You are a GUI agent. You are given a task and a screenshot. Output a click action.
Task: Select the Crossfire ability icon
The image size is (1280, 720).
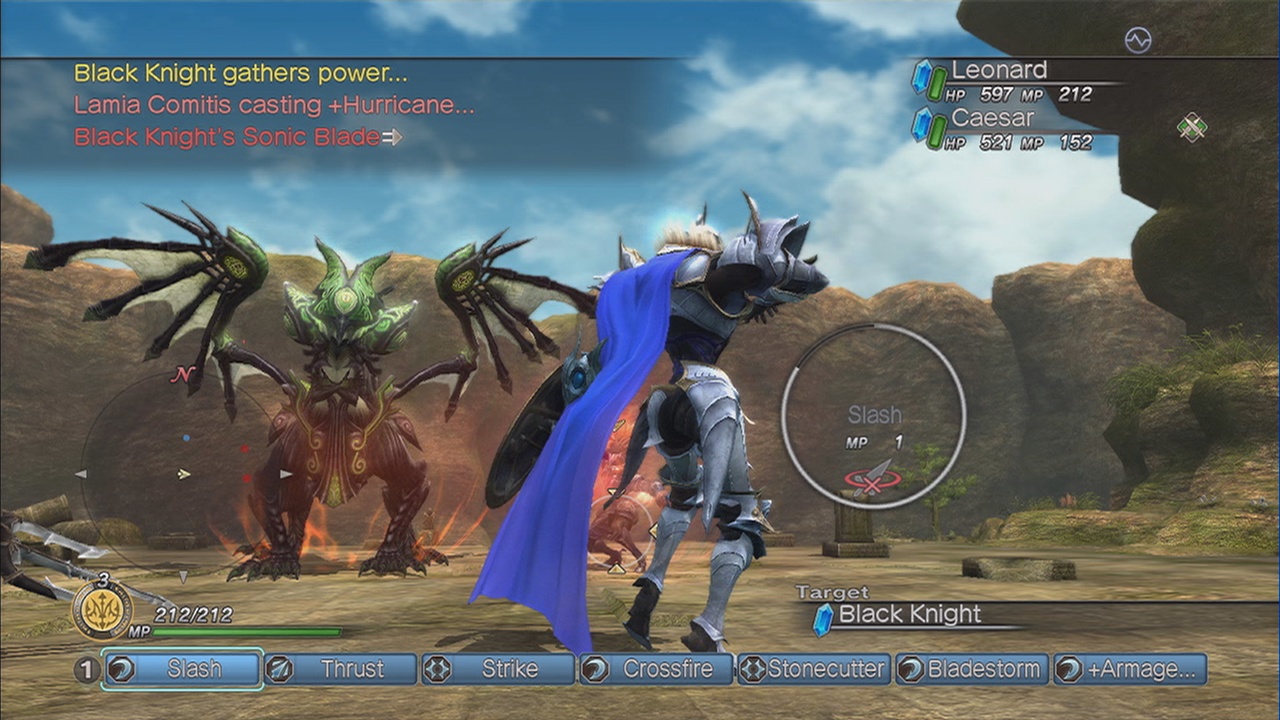tap(597, 670)
